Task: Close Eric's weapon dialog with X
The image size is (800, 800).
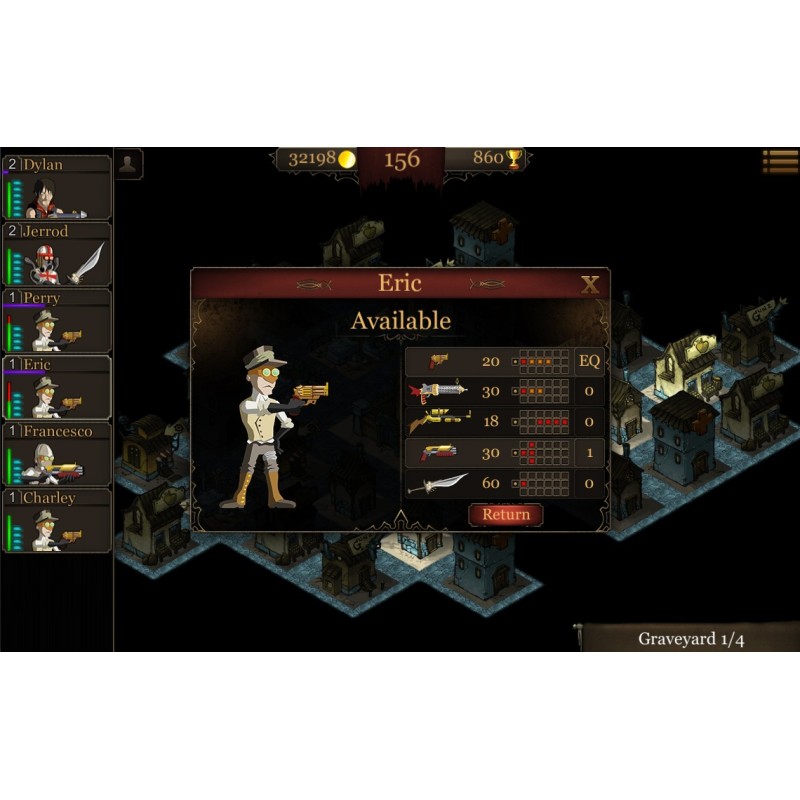Action: 590,285
